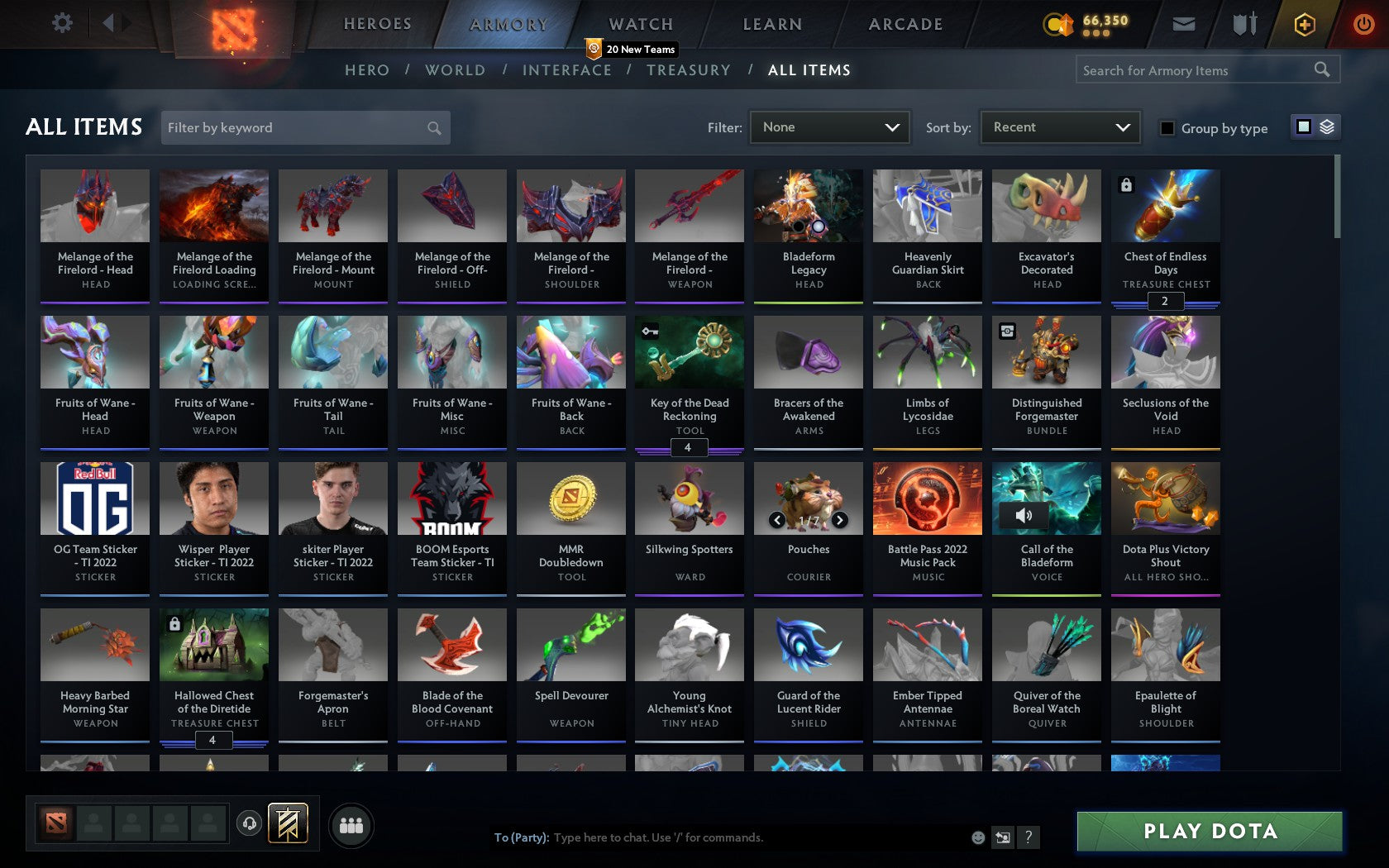Open the Sort by Recent dropdown
Viewport: 1389px width, 868px height.
(x=1059, y=126)
